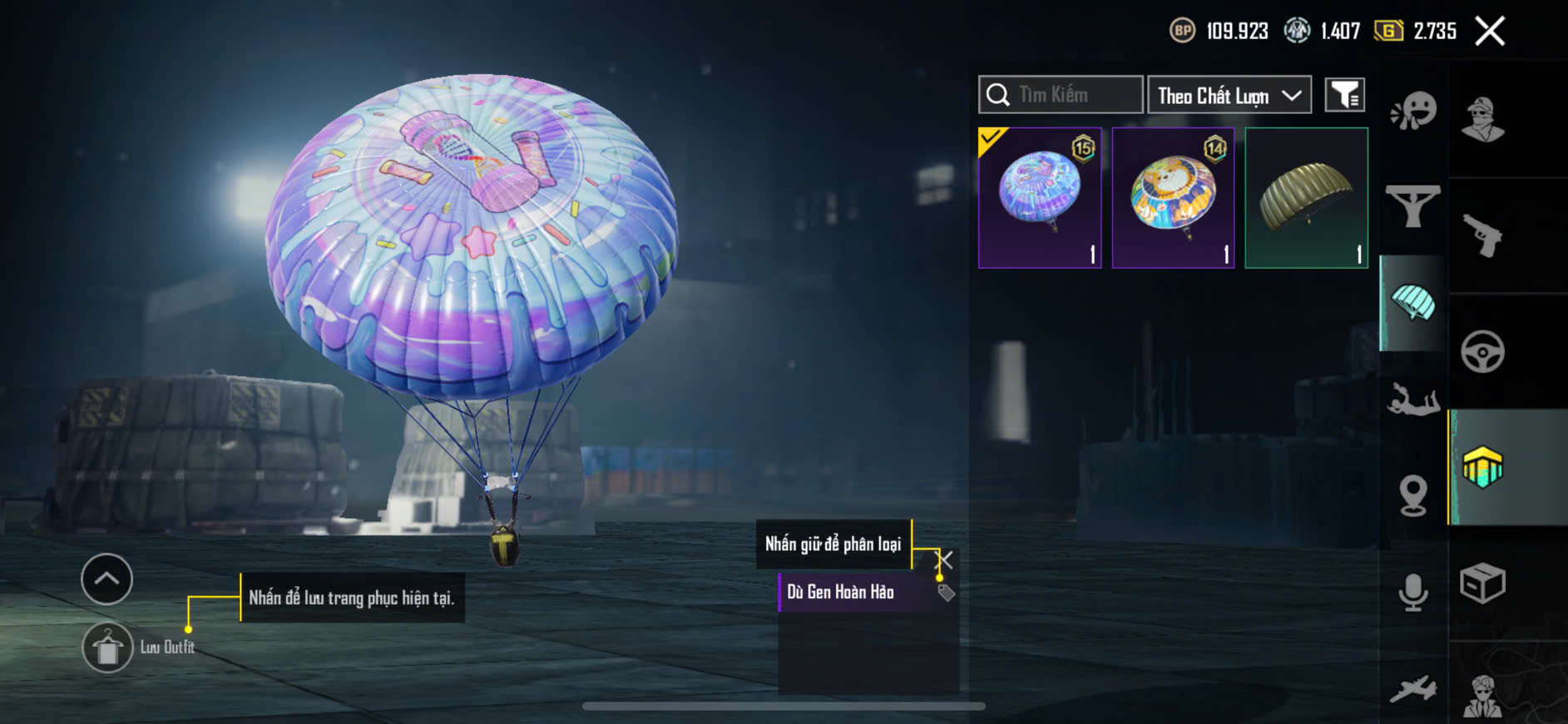Viewport: 1568px width, 724px height.
Task: Choose the Shiba dog parachute skin
Action: click(x=1173, y=197)
